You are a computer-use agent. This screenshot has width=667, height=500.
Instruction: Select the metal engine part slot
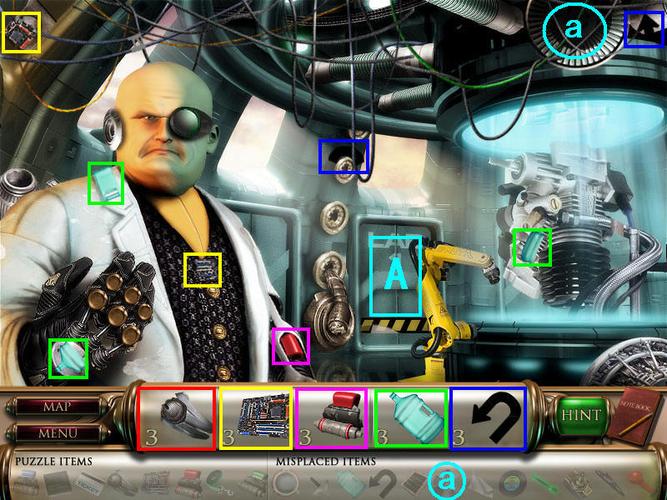coord(176,417)
